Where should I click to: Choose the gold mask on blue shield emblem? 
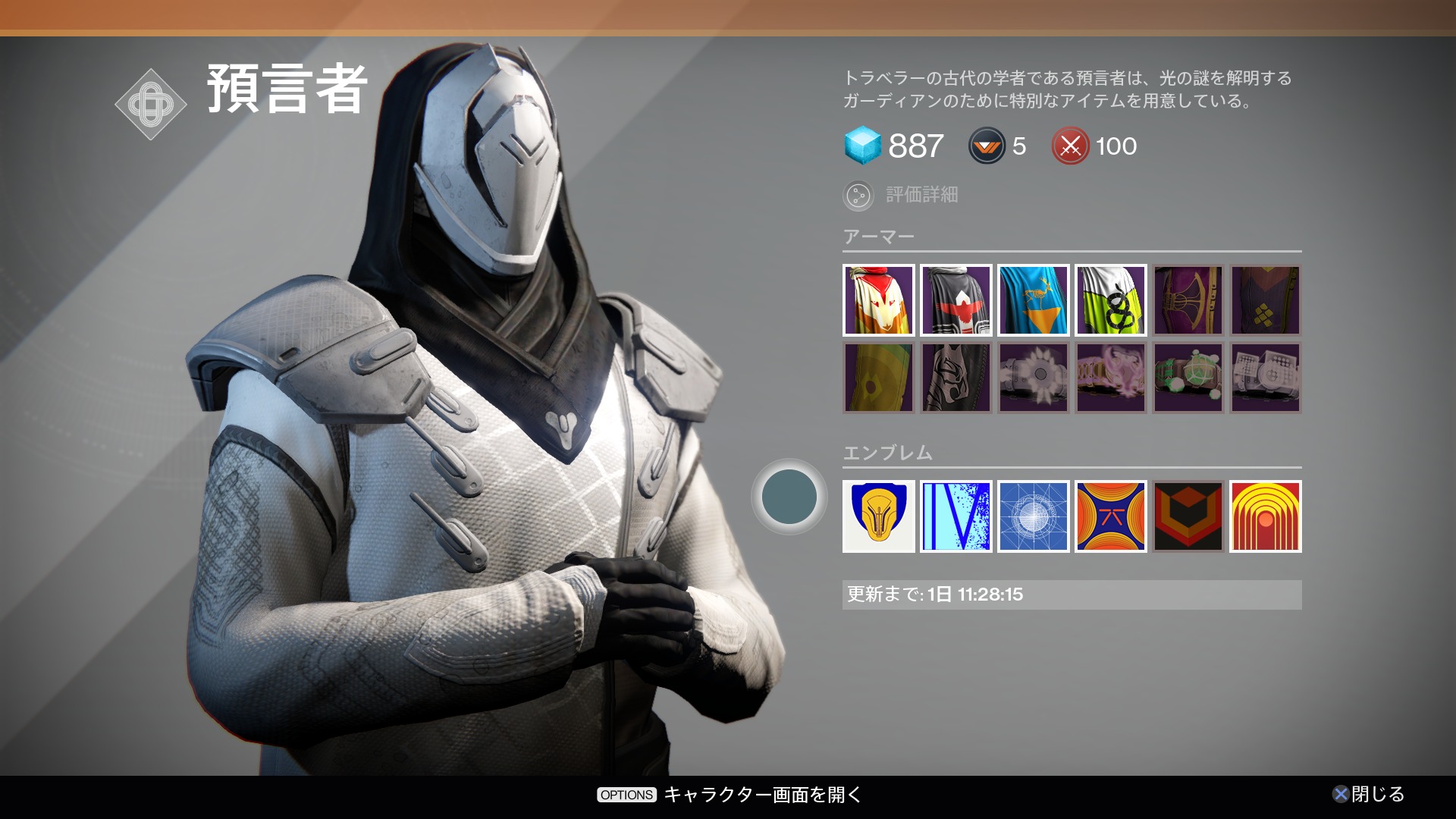pyautogui.click(x=878, y=516)
